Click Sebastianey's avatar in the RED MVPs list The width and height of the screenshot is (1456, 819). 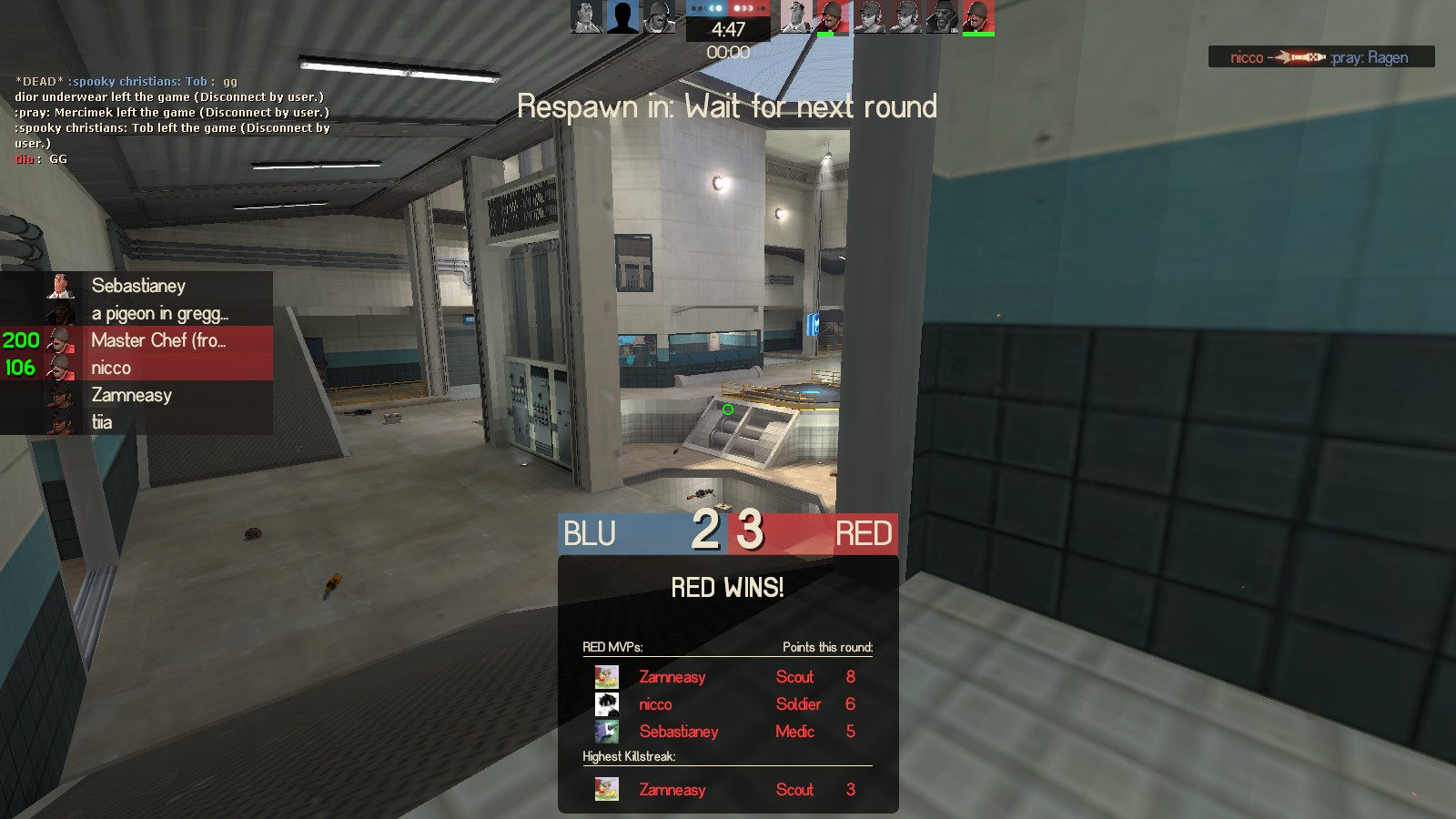pos(607,732)
